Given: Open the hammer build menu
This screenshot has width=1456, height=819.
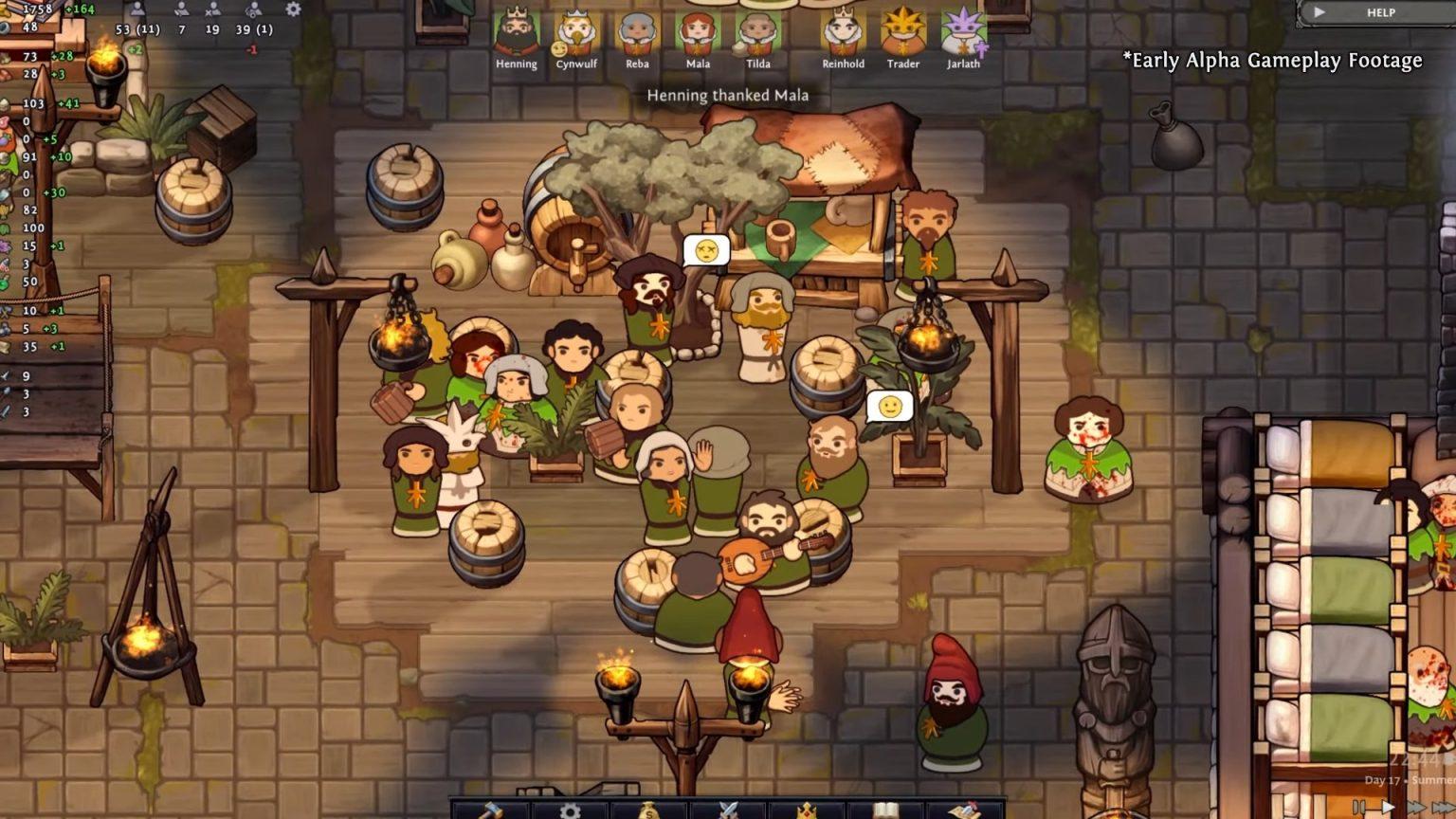Looking at the screenshot, I should click(489, 810).
